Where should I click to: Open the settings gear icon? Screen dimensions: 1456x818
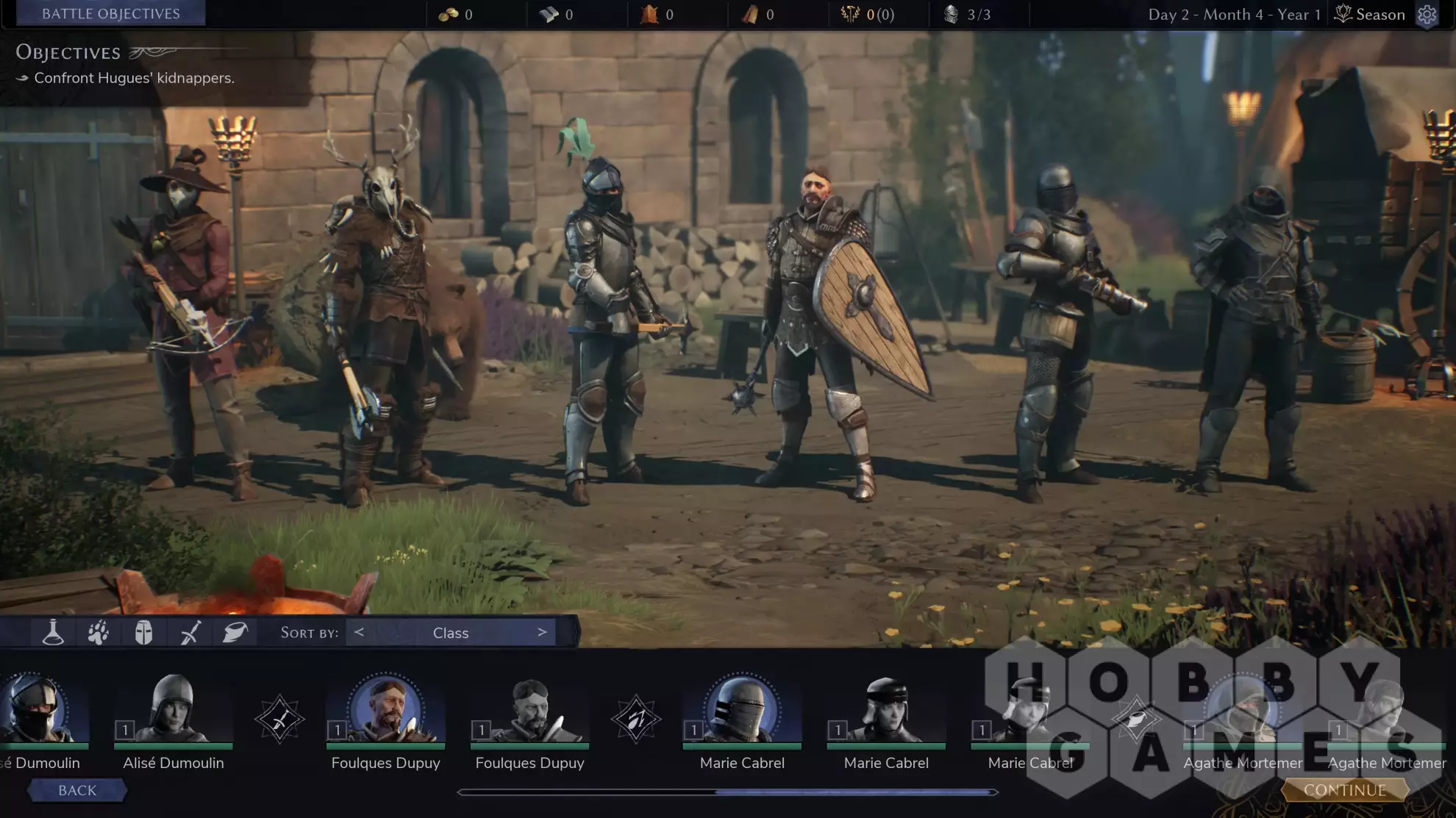1427,15
